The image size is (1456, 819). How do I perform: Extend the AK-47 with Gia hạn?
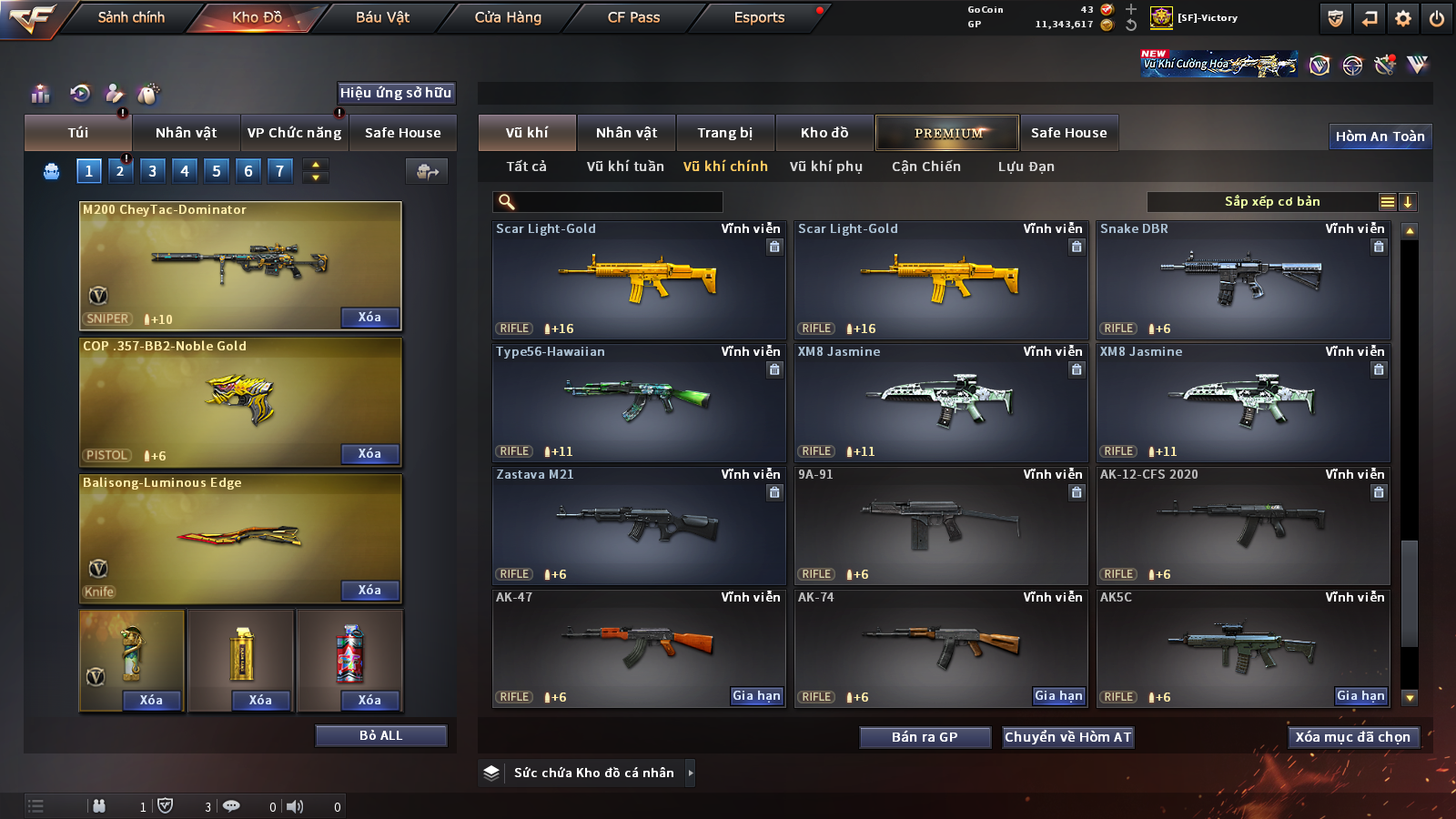coord(756,696)
